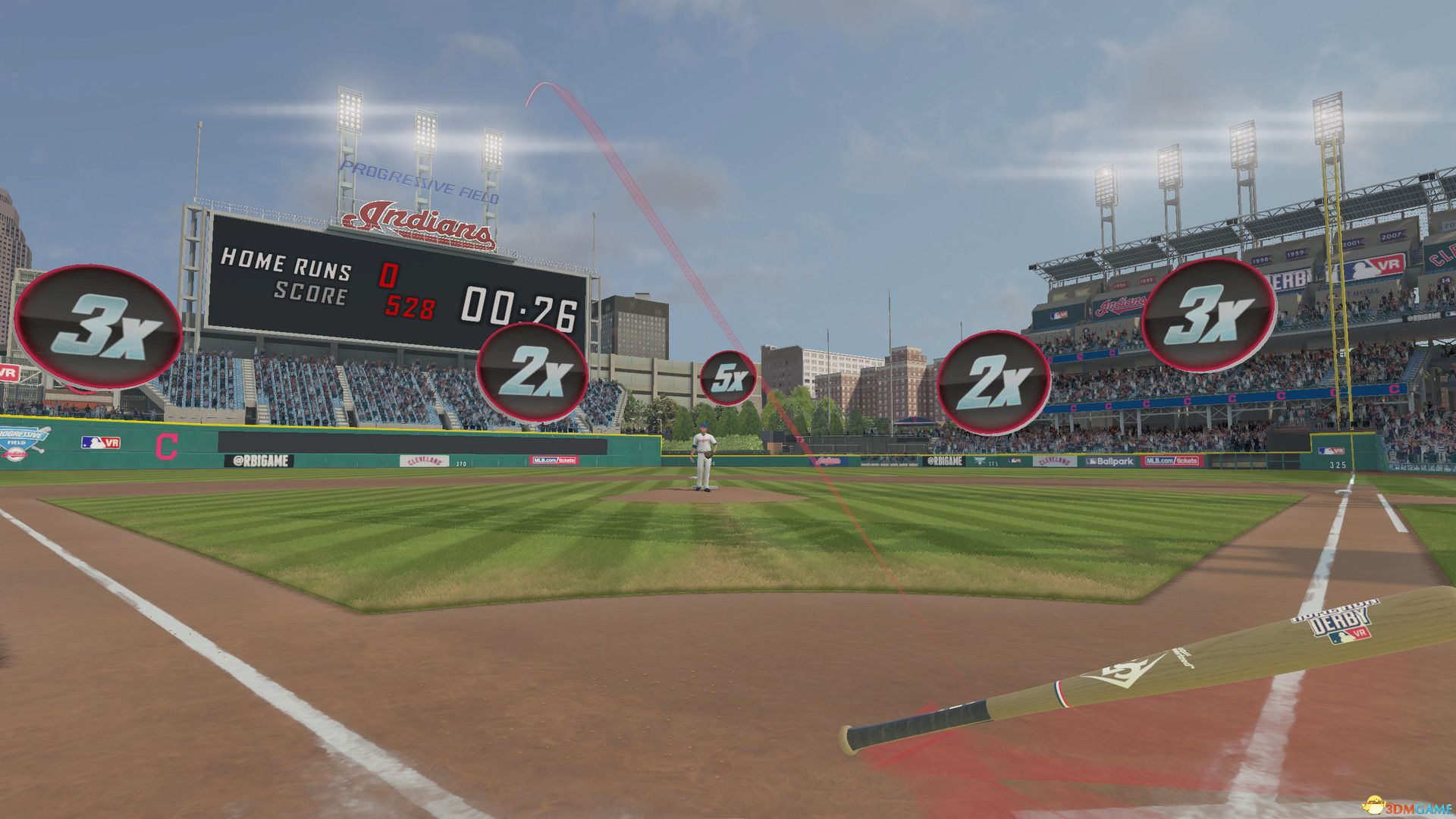
Task: Choose the 2x target over the blue-railed stands
Action: click(x=993, y=383)
